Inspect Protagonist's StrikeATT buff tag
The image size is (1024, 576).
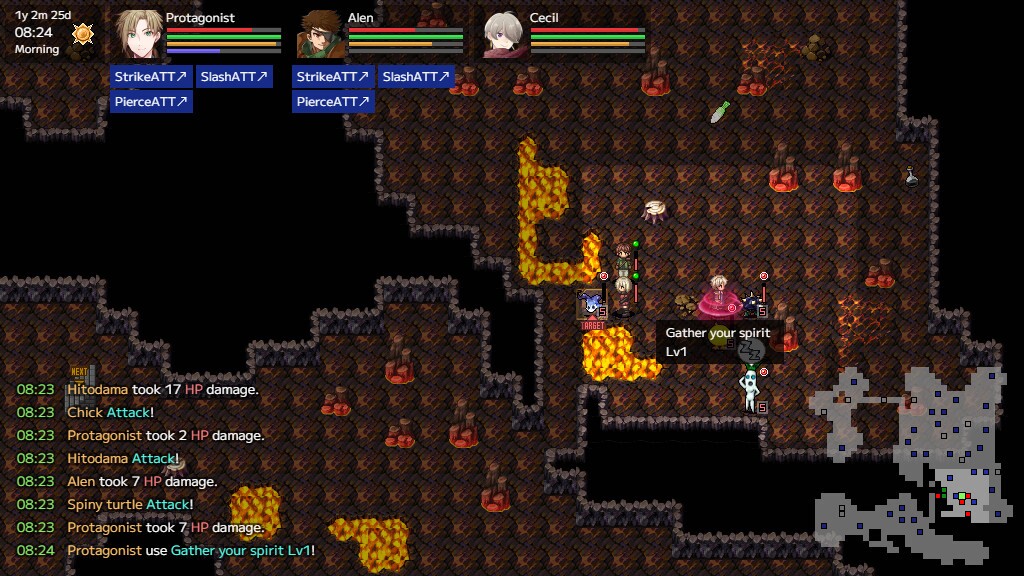coord(151,77)
